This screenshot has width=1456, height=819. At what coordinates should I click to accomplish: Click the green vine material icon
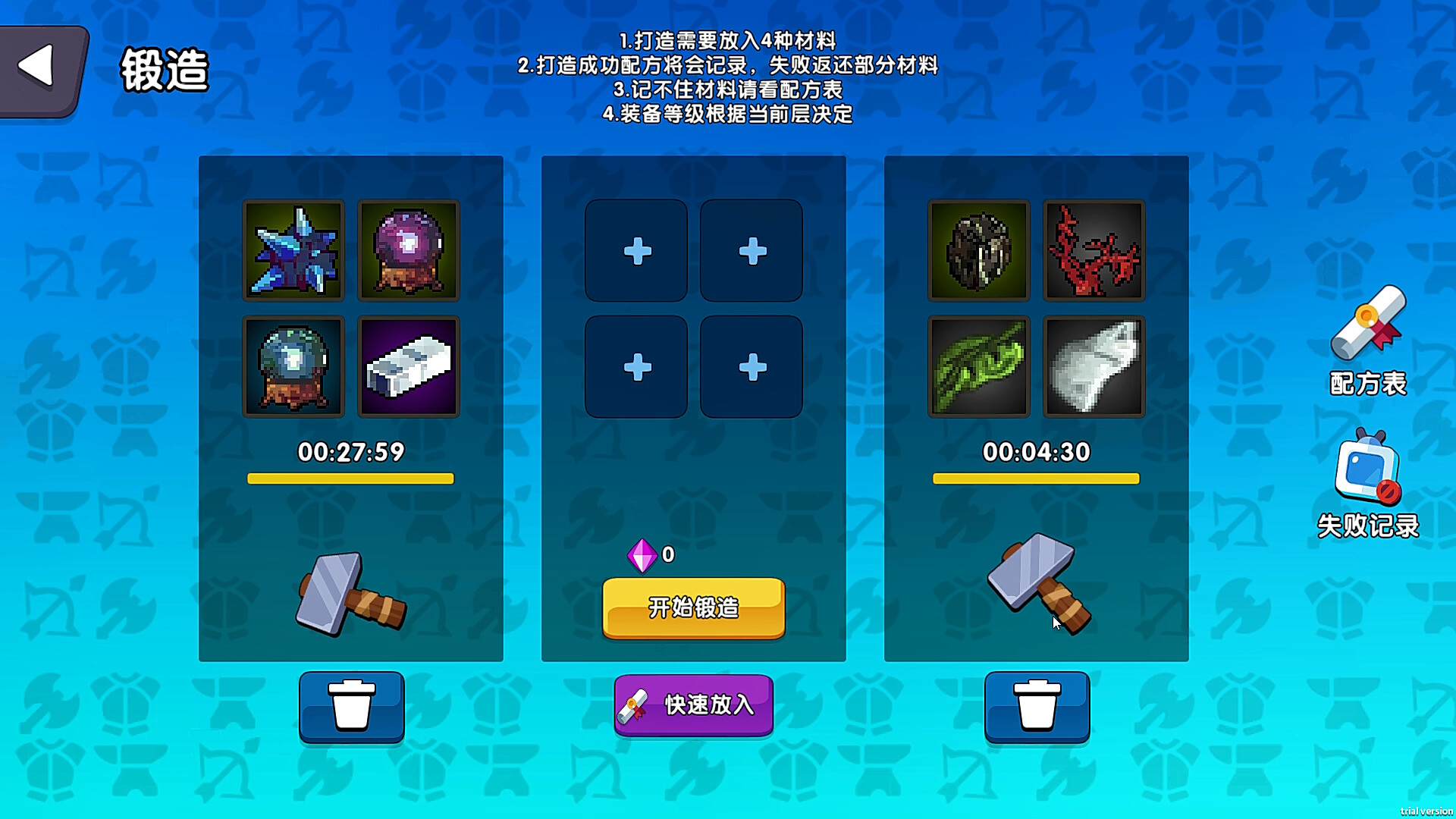(978, 366)
